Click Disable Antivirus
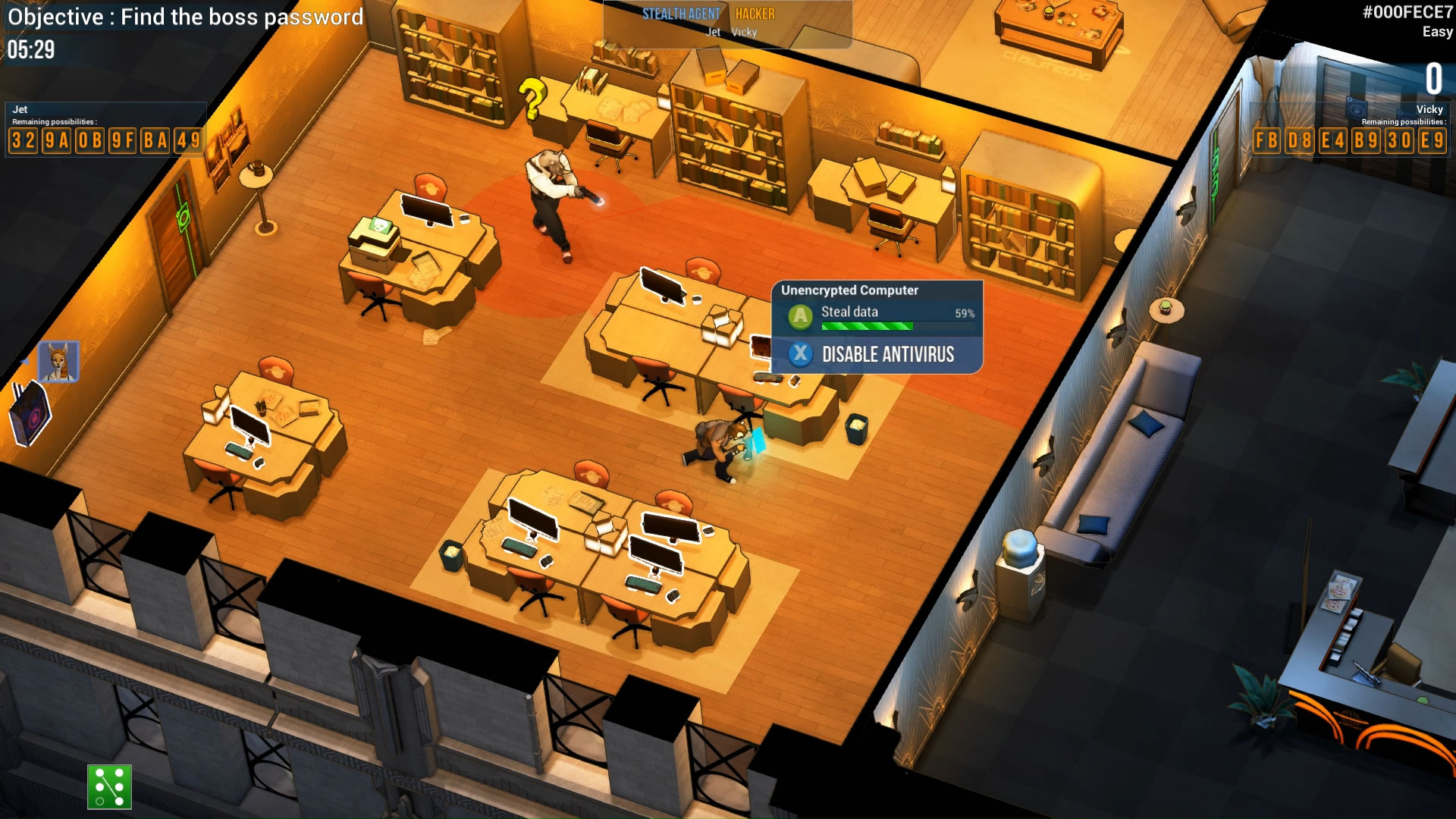 (887, 354)
